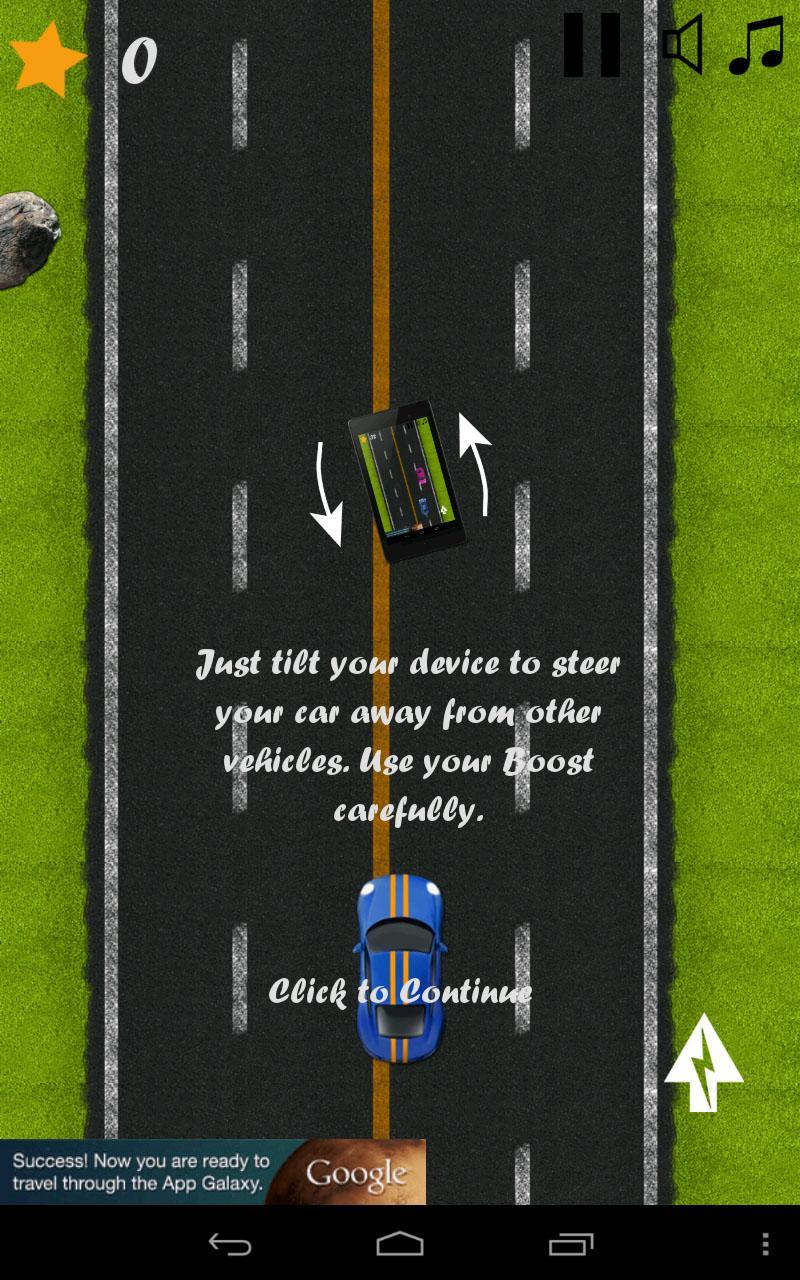Open the Google App Galaxy ad banner

[213, 1172]
